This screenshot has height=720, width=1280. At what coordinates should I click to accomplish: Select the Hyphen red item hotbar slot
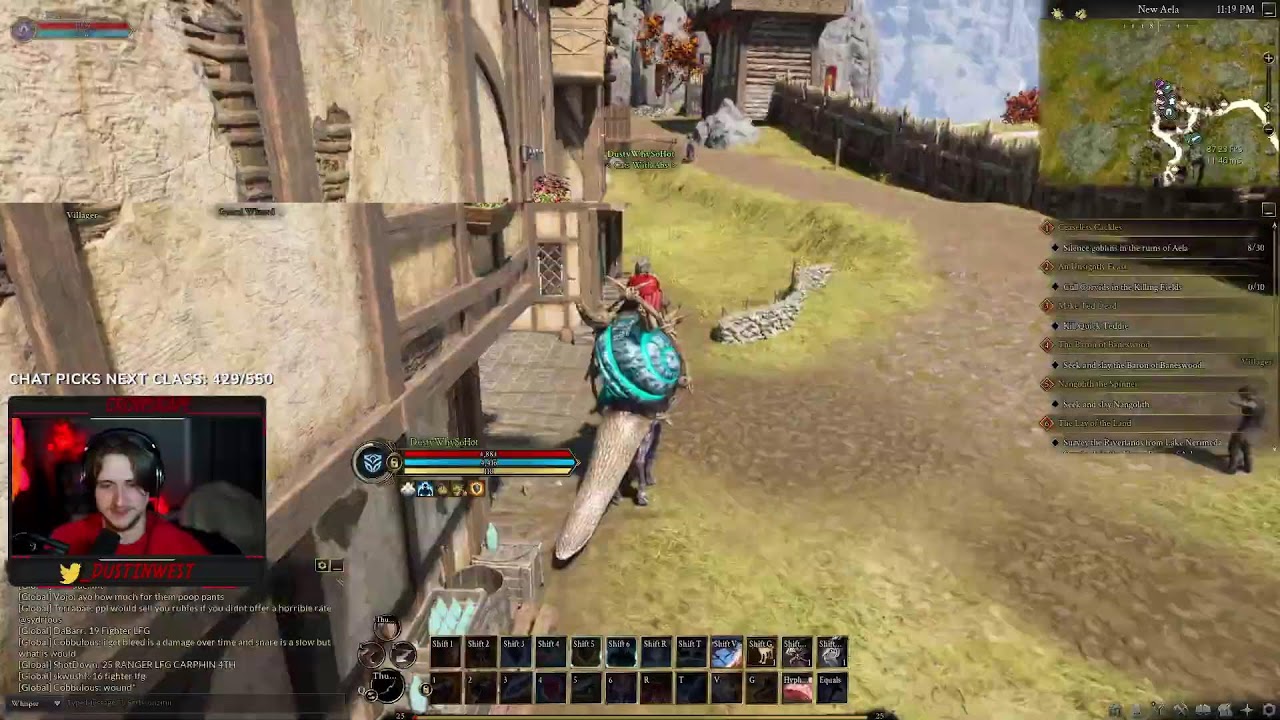tap(796, 688)
